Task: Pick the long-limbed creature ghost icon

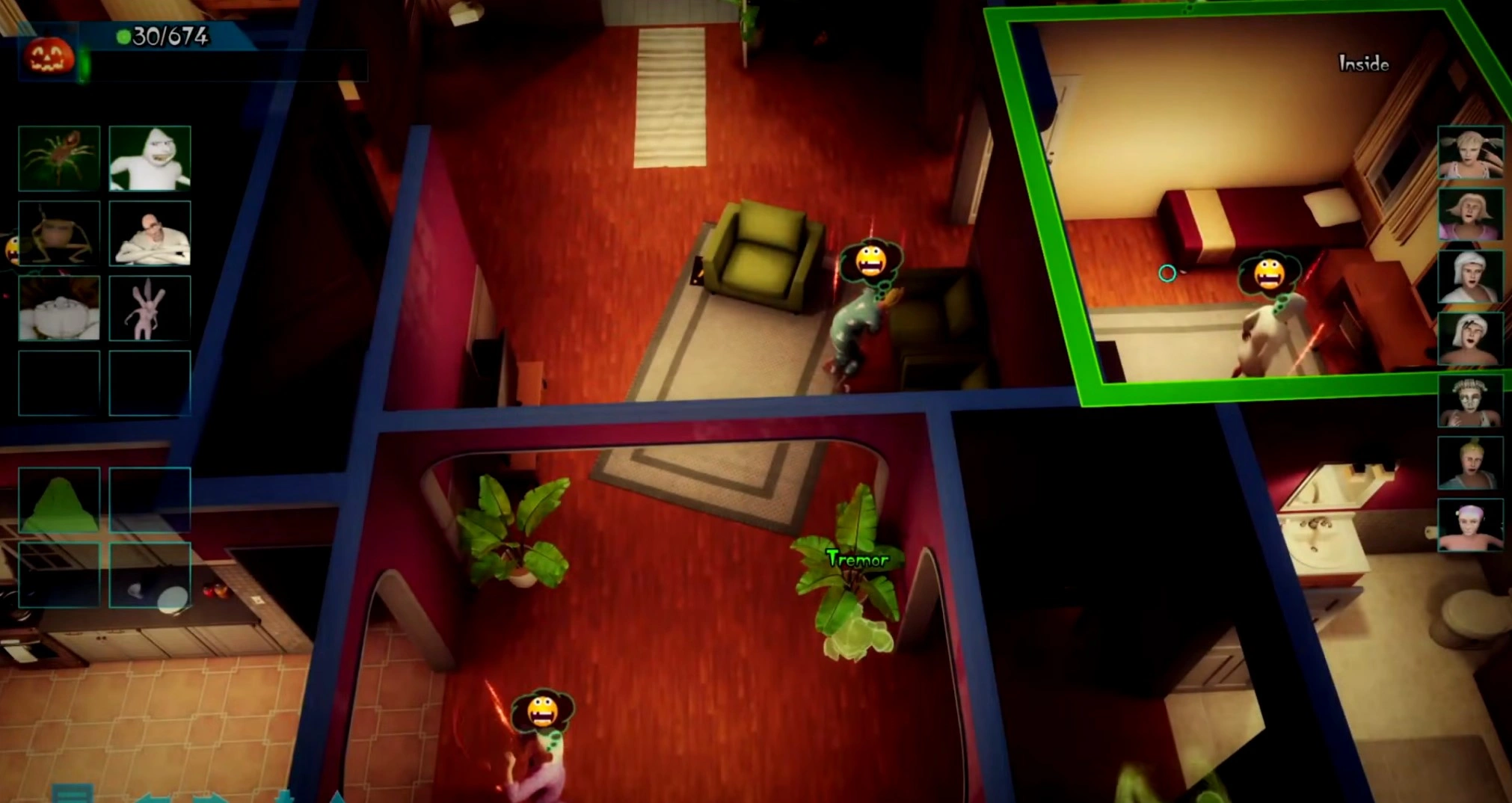Action: click(59, 234)
